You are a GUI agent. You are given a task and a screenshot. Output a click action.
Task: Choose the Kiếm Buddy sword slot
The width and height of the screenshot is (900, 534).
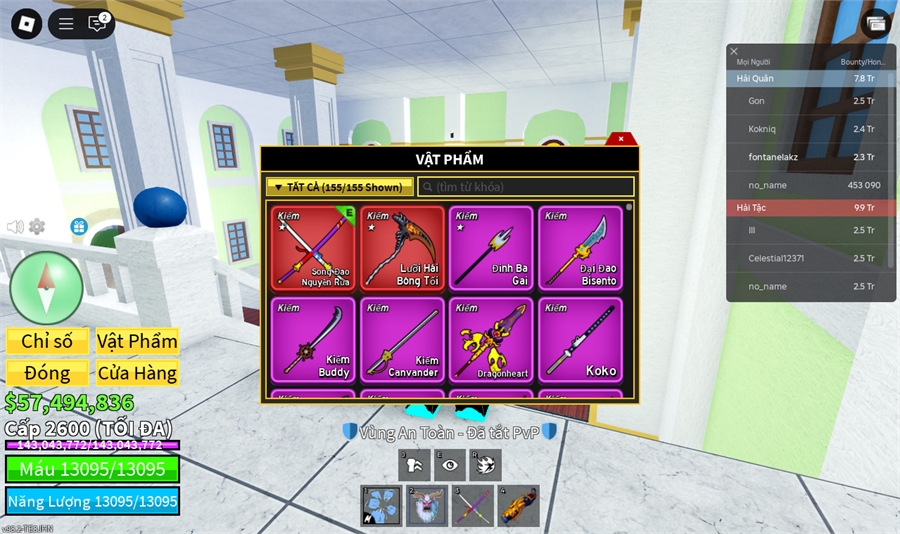click(313, 339)
